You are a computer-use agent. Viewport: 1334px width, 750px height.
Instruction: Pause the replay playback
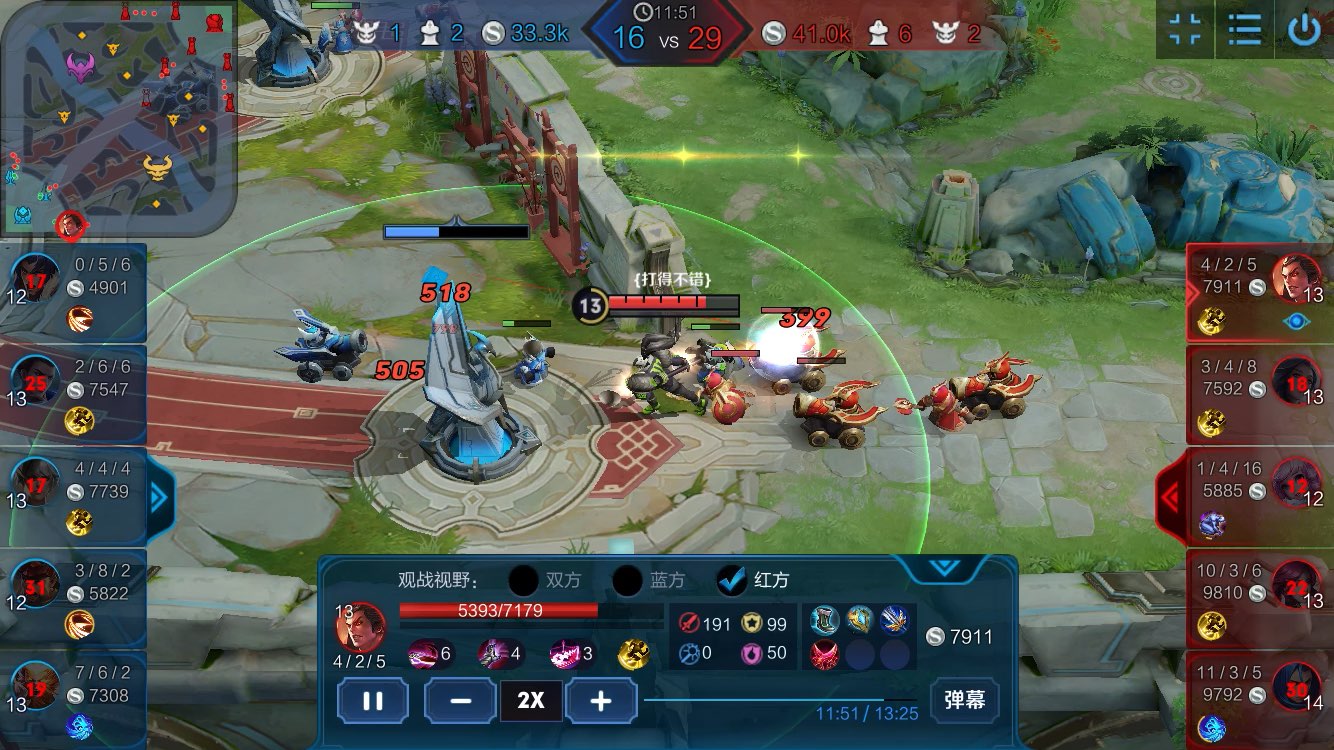(x=372, y=700)
